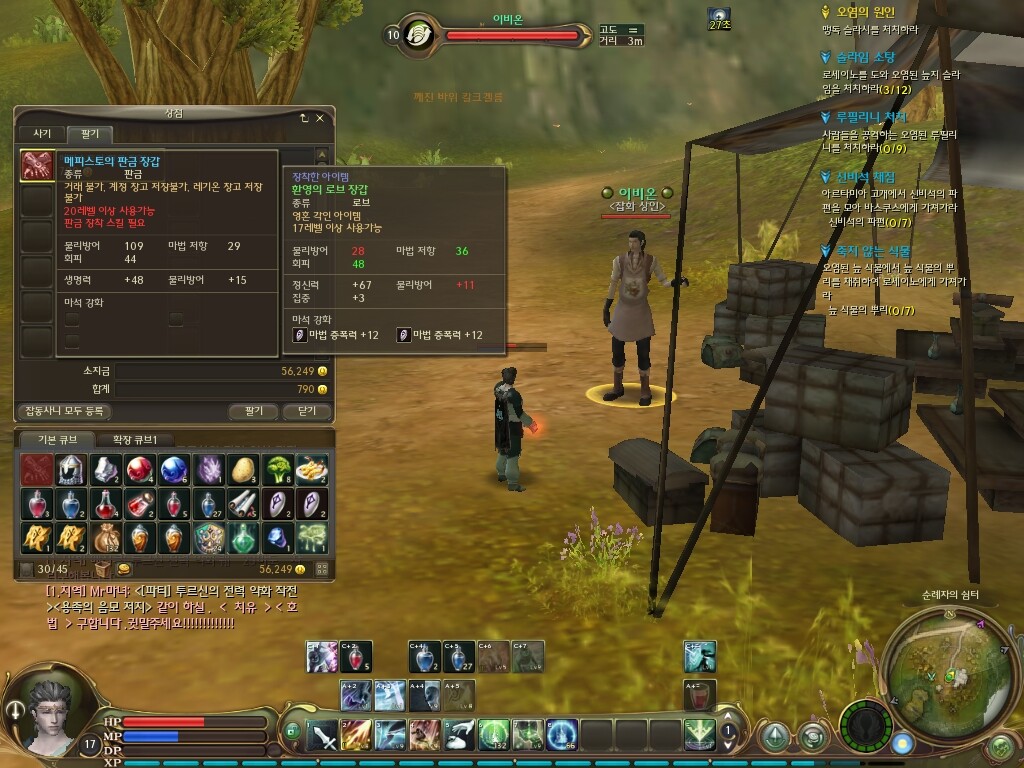Viewport: 1024px width, 768px height.
Task: Activate the sword attack skill in slot 1
Action: tap(321, 735)
